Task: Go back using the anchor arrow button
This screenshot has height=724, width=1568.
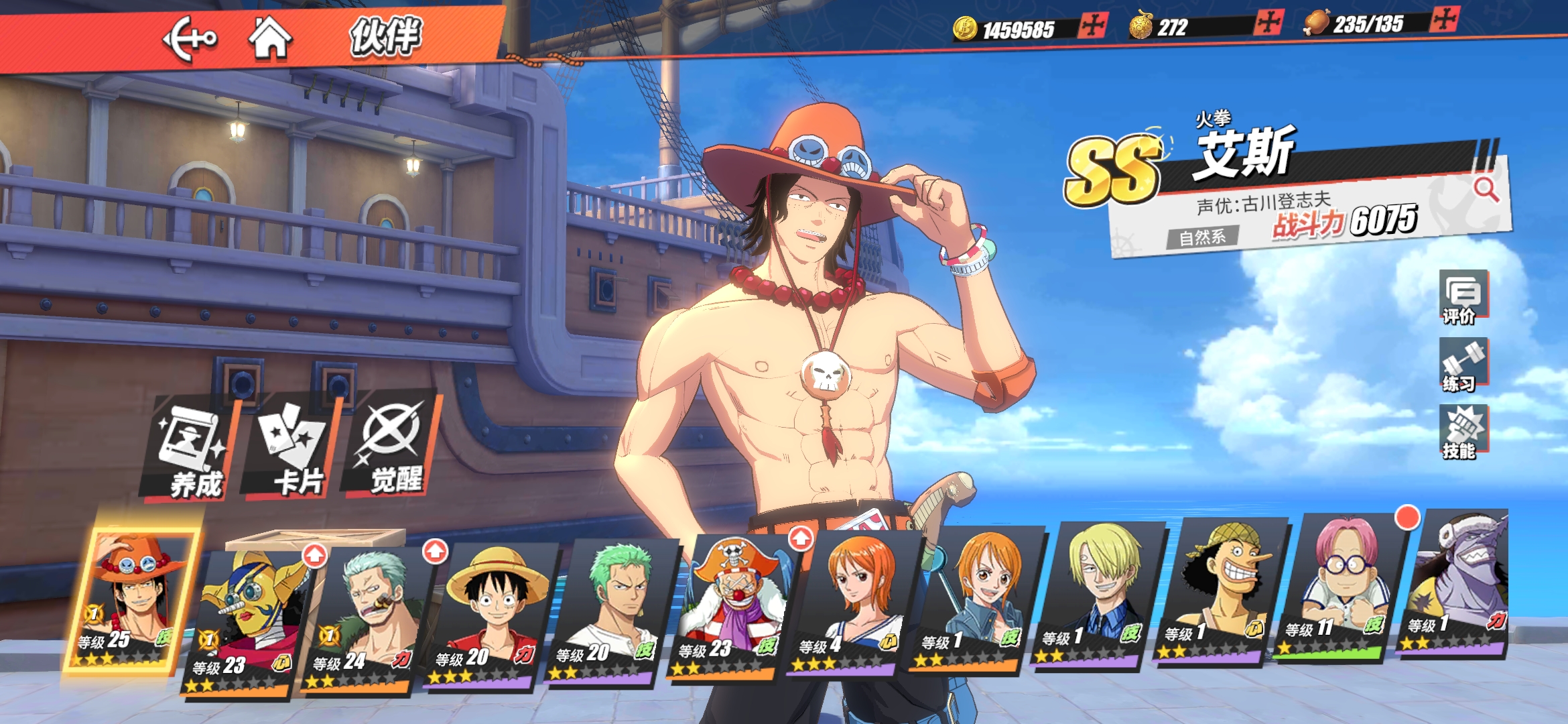Action: [190, 38]
